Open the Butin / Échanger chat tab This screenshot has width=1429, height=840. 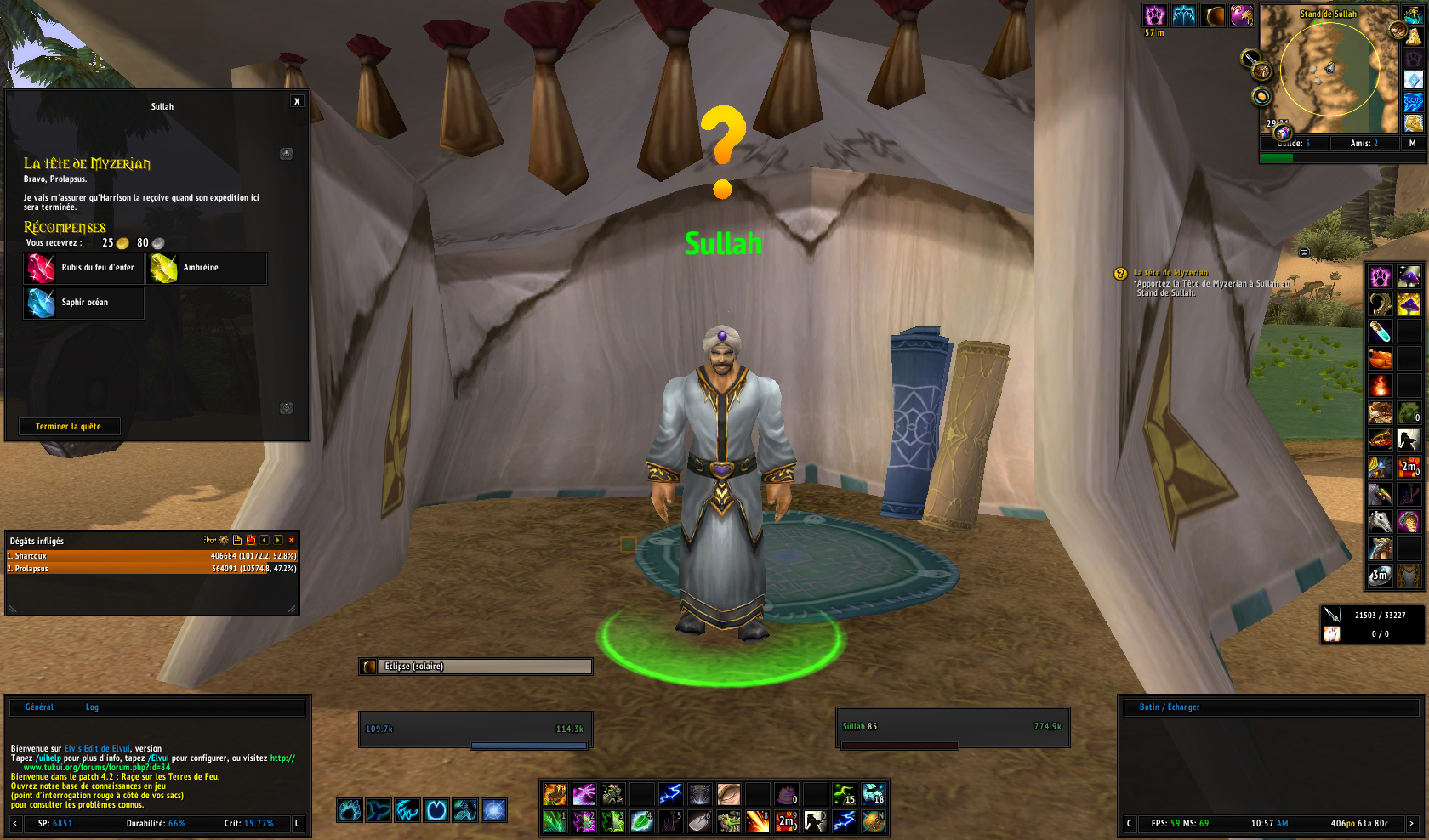click(x=1170, y=707)
